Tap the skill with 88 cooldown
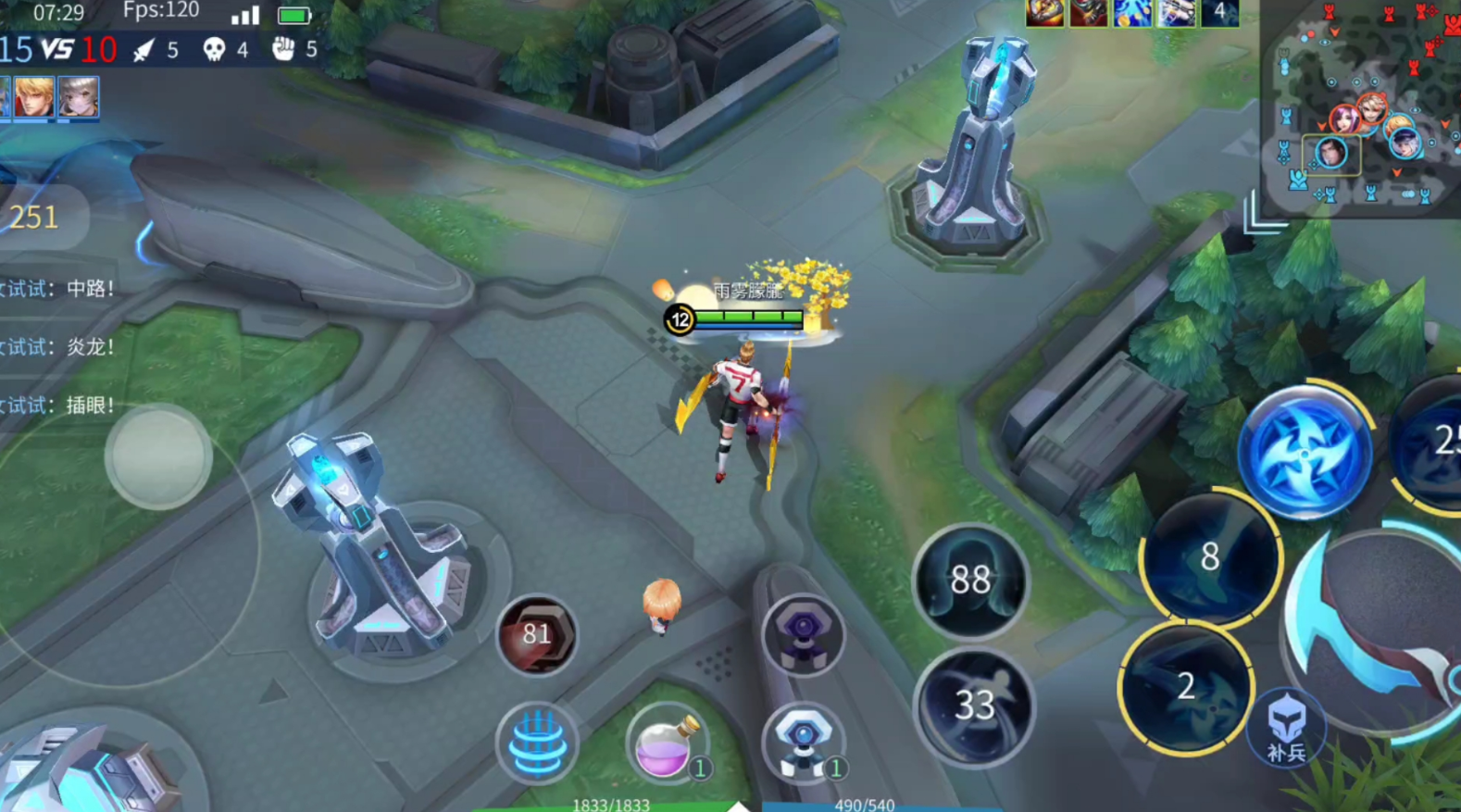 click(x=970, y=581)
